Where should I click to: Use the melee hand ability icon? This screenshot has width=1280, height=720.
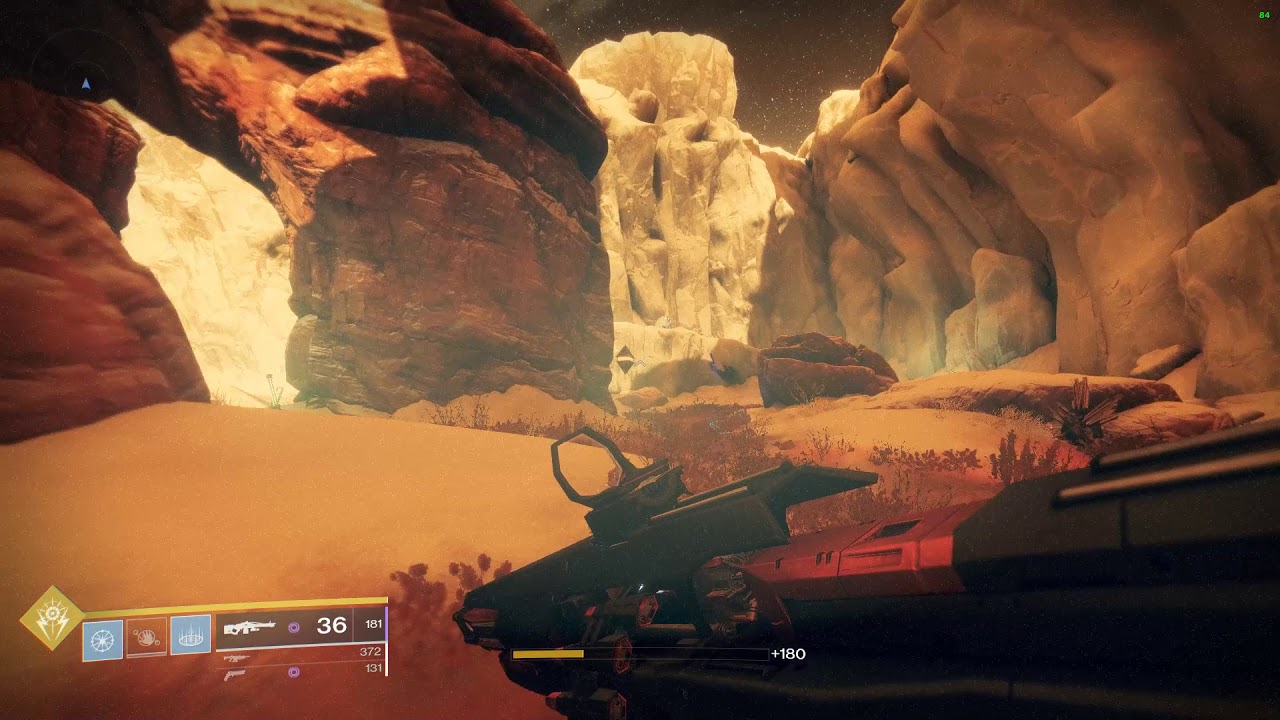pyautogui.click(x=146, y=638)
